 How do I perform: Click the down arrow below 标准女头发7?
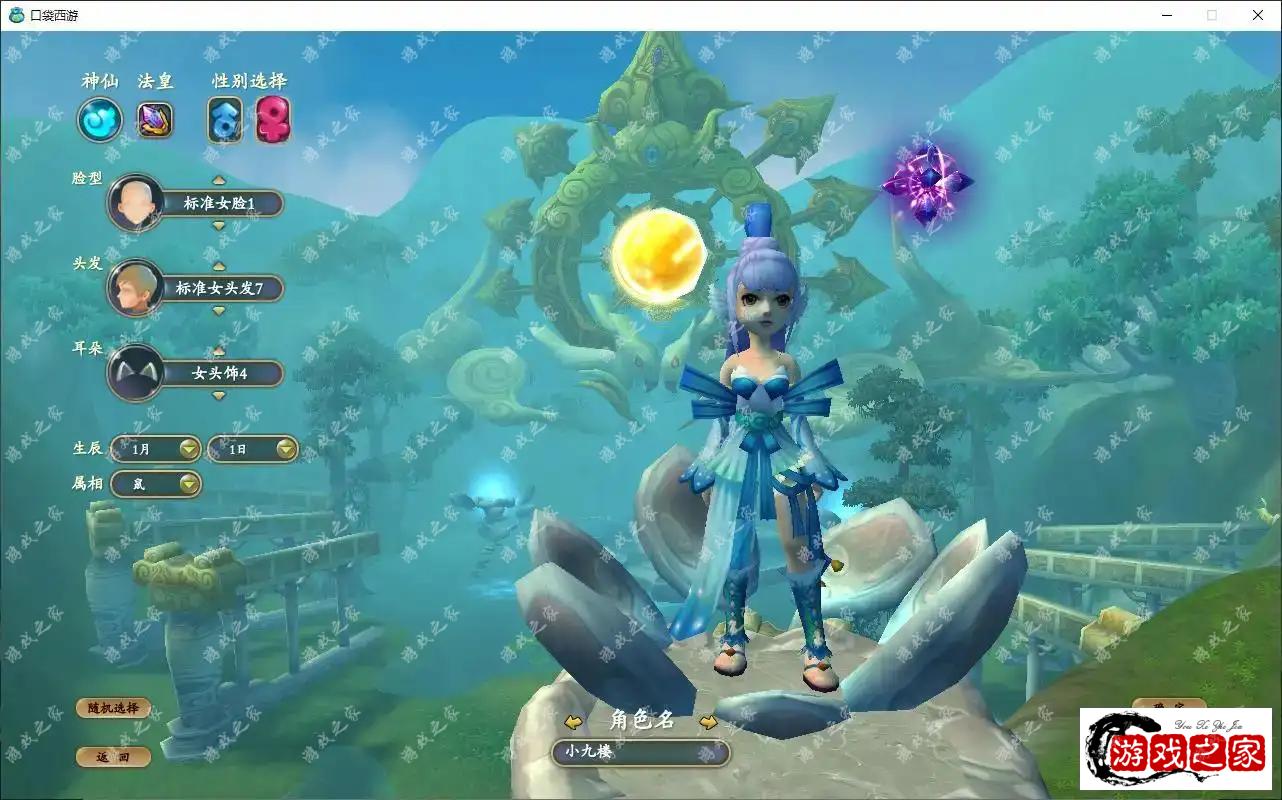coord(219,311)
